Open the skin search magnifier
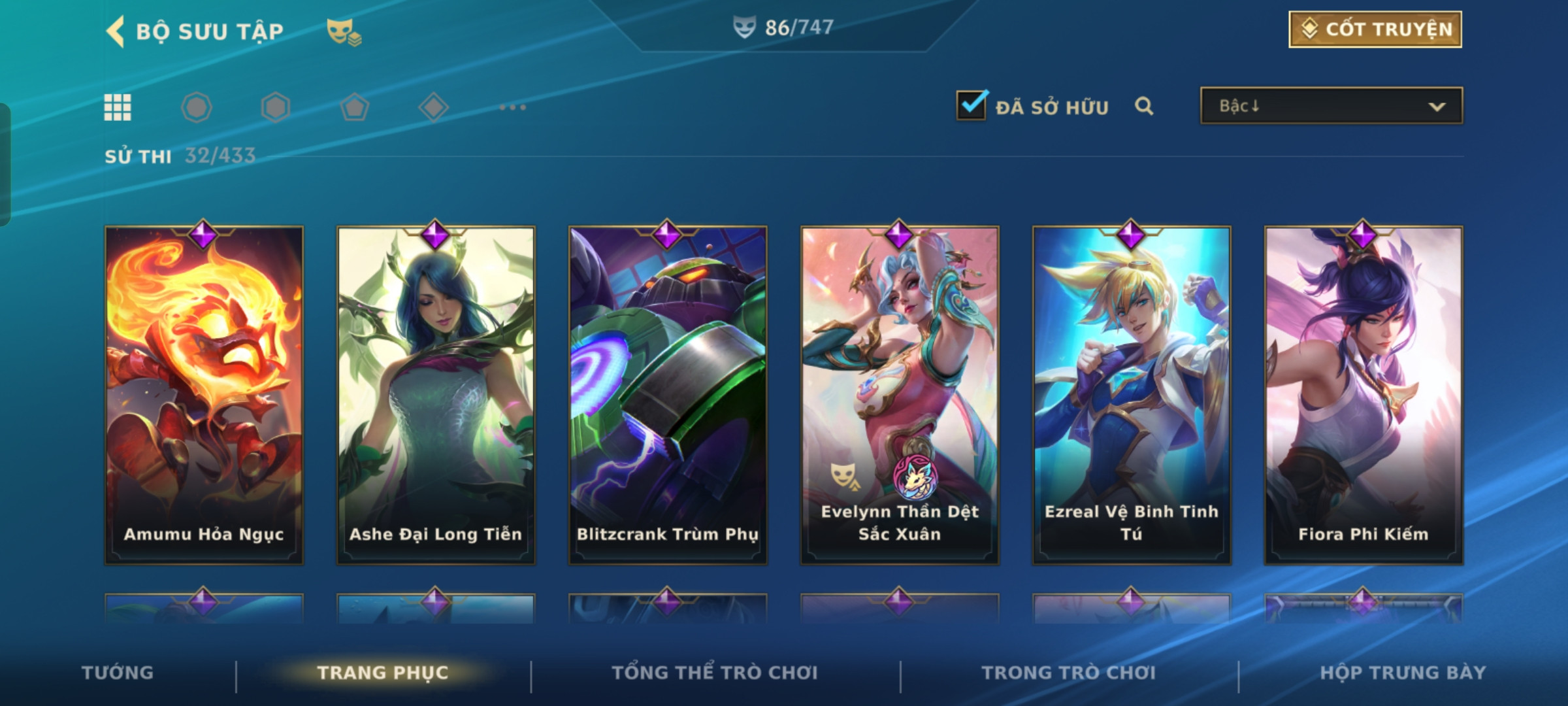 coord(1144,107)
